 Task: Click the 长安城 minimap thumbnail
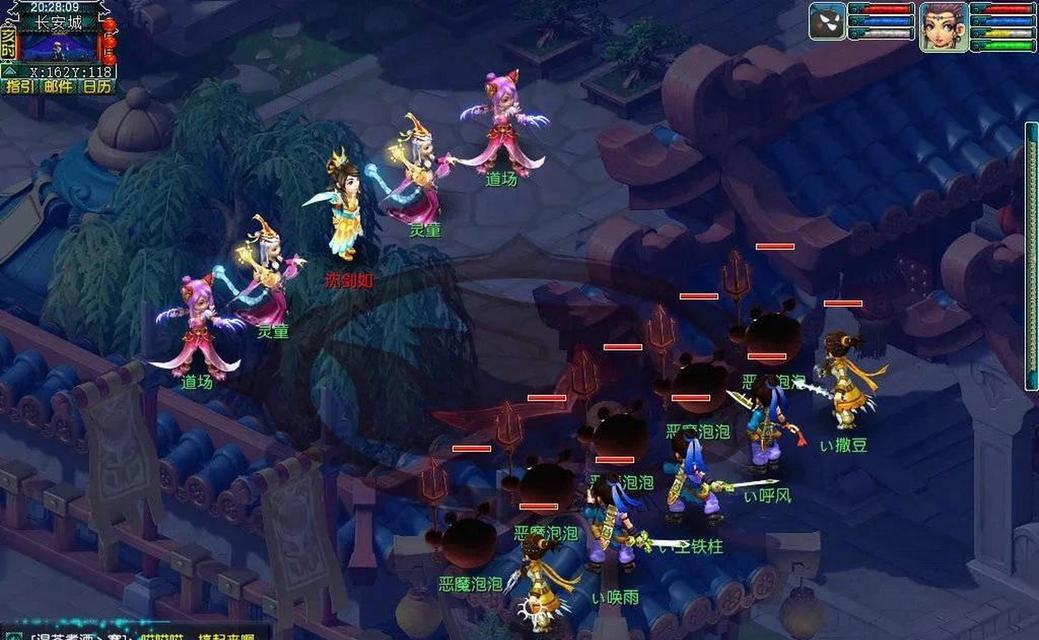tap(59, 47)
